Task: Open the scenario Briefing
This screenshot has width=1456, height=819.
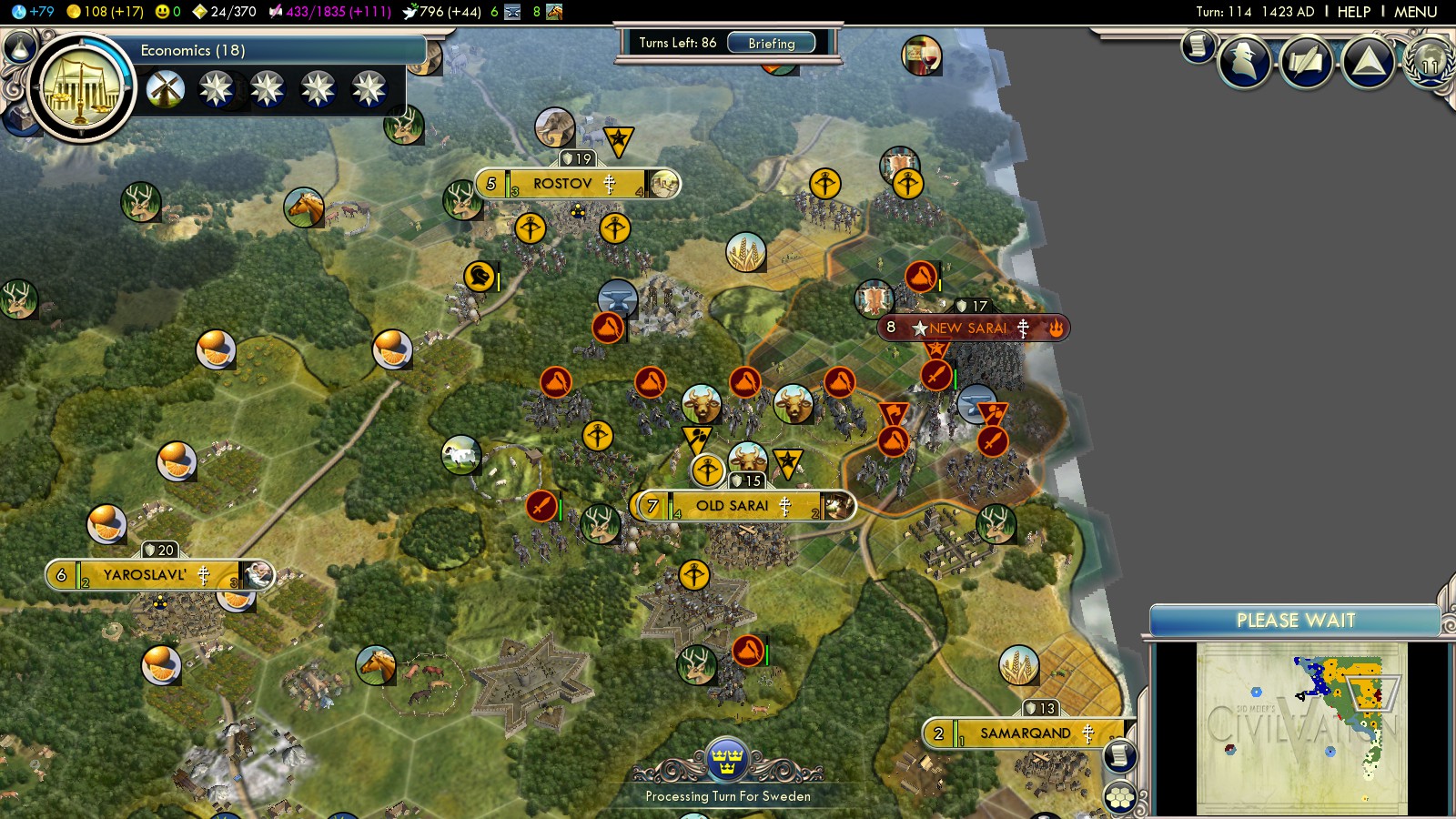Action: [x=772, y=43]
